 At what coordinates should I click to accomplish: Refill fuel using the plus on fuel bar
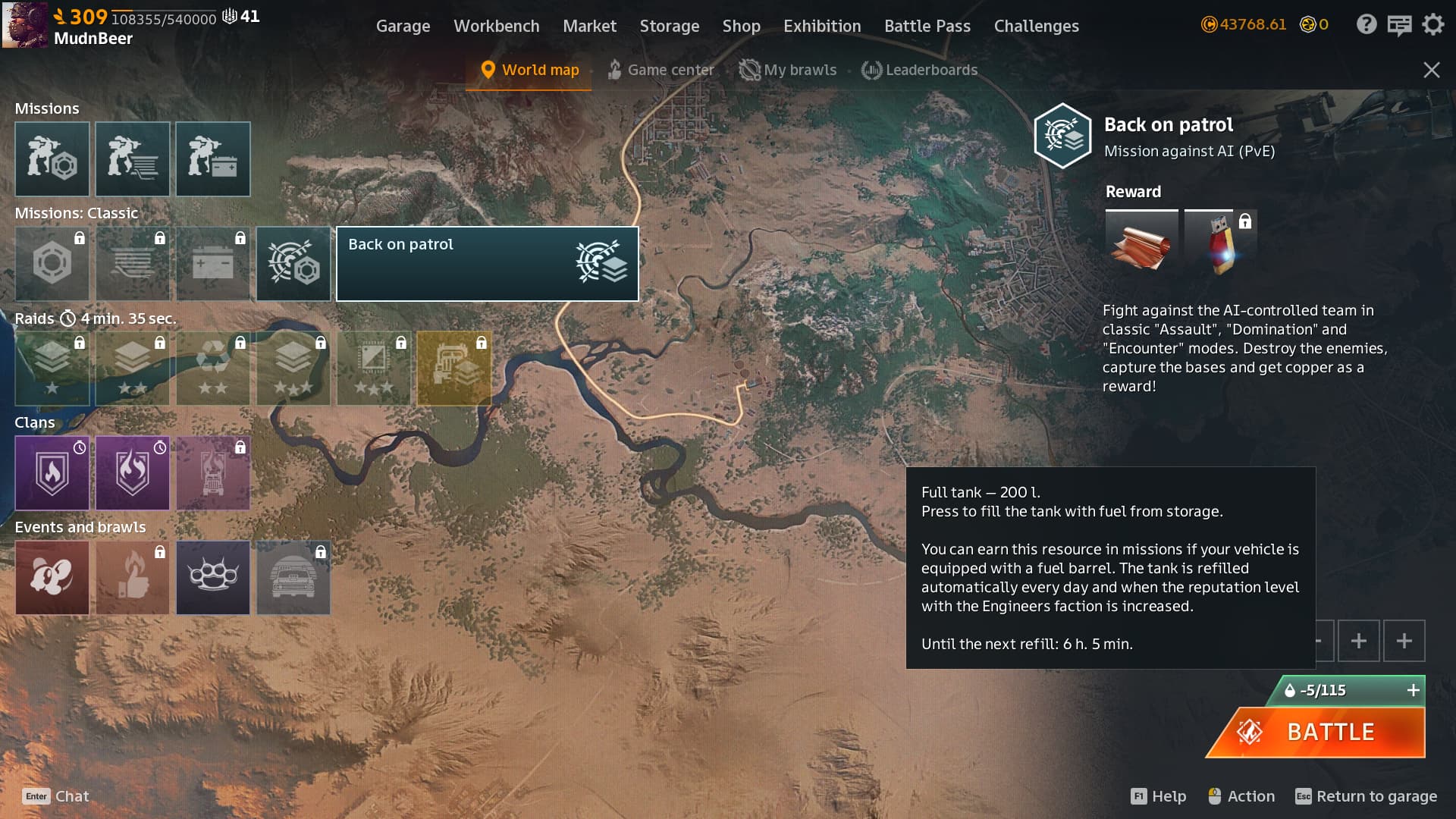(1413, 690)
